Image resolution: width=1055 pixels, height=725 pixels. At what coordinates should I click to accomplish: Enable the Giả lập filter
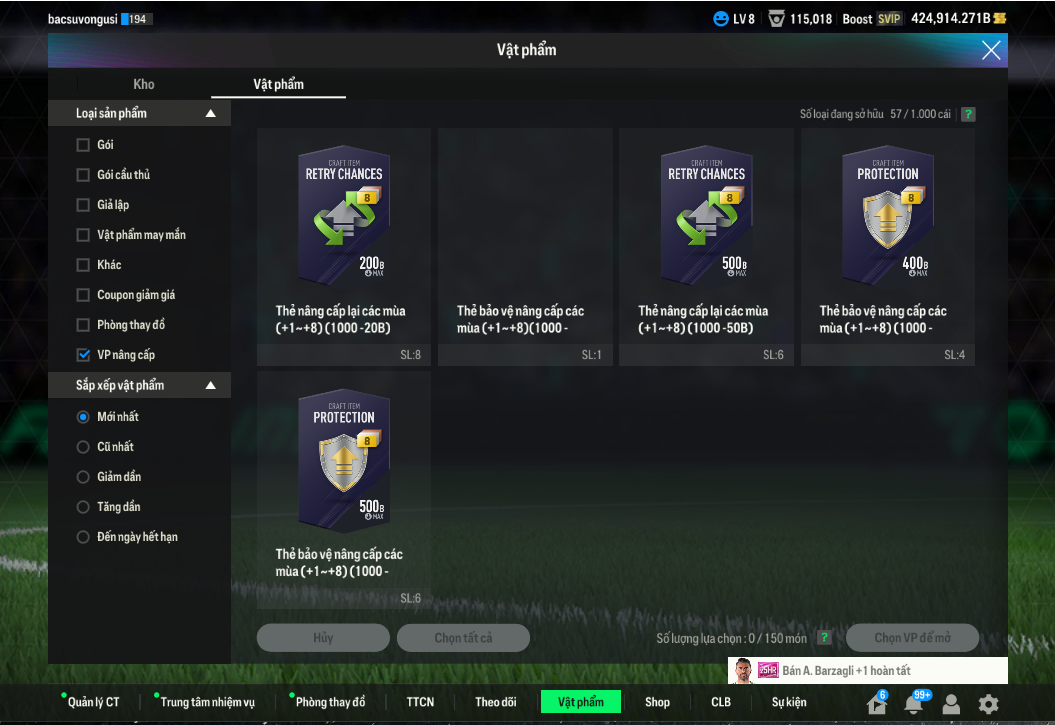click(x=83, y=205)
